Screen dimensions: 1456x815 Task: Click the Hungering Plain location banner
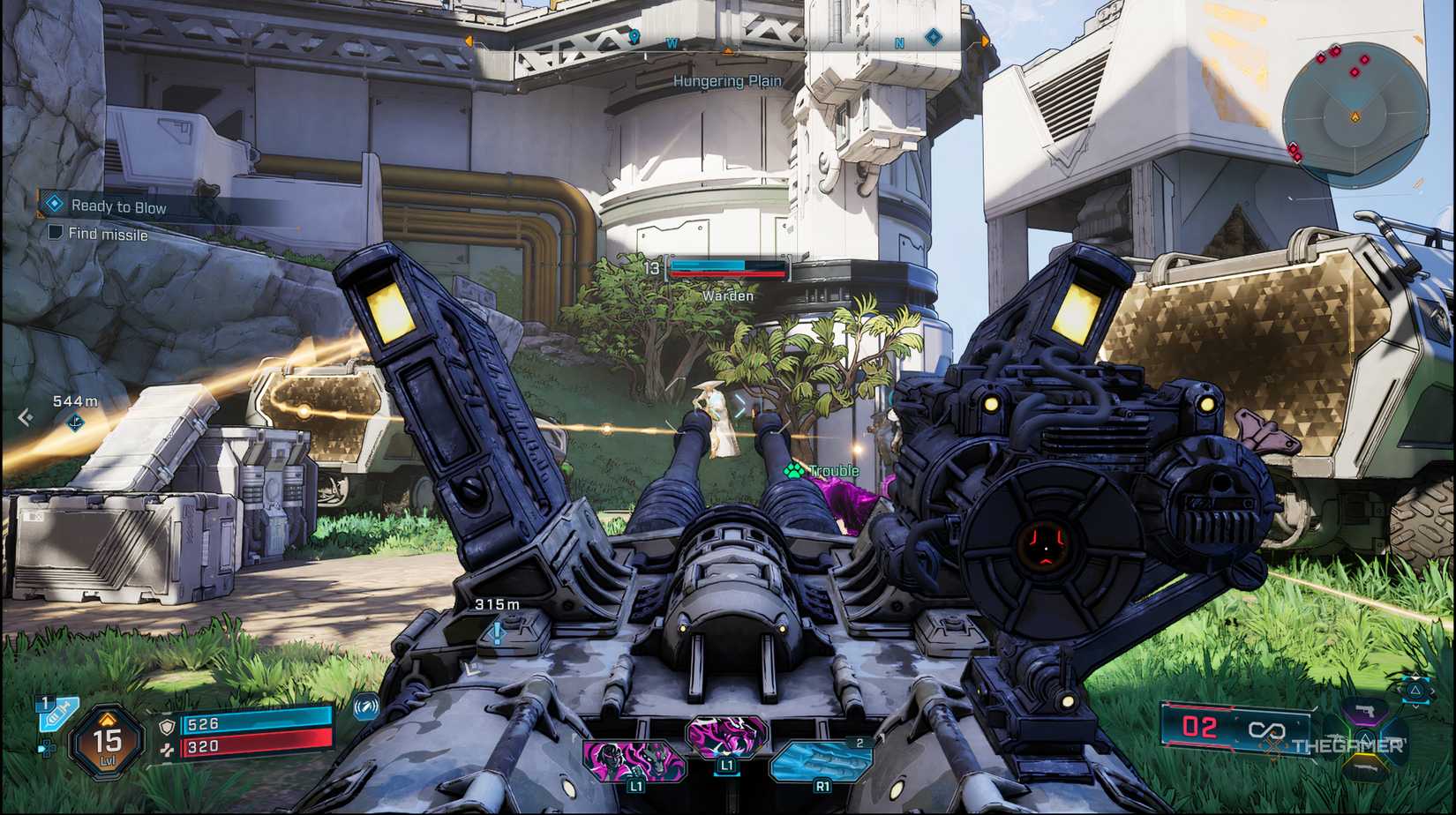728,81
